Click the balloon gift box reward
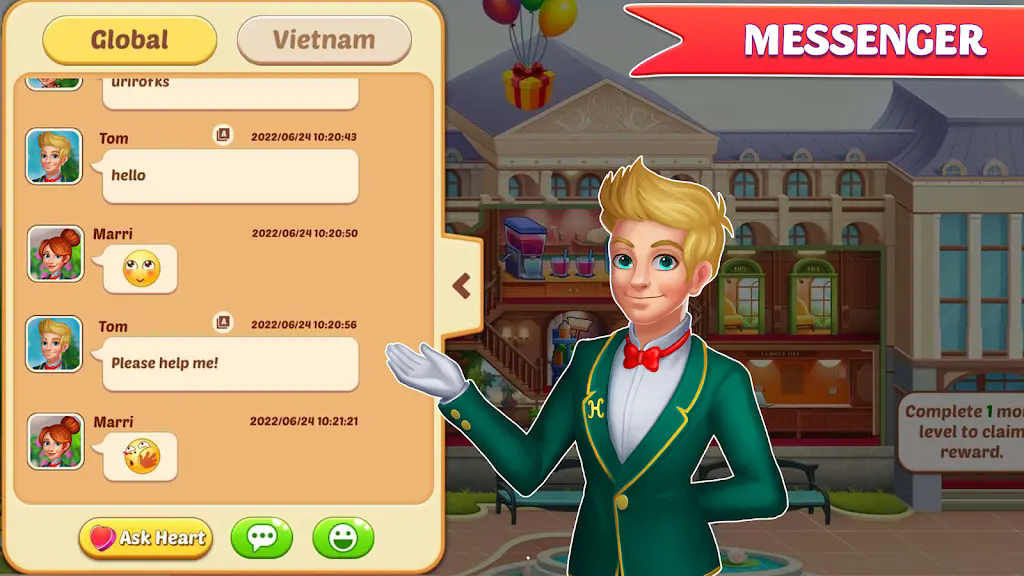The height and width of the screenshot is (576, 1024). [x=528, y=86]
